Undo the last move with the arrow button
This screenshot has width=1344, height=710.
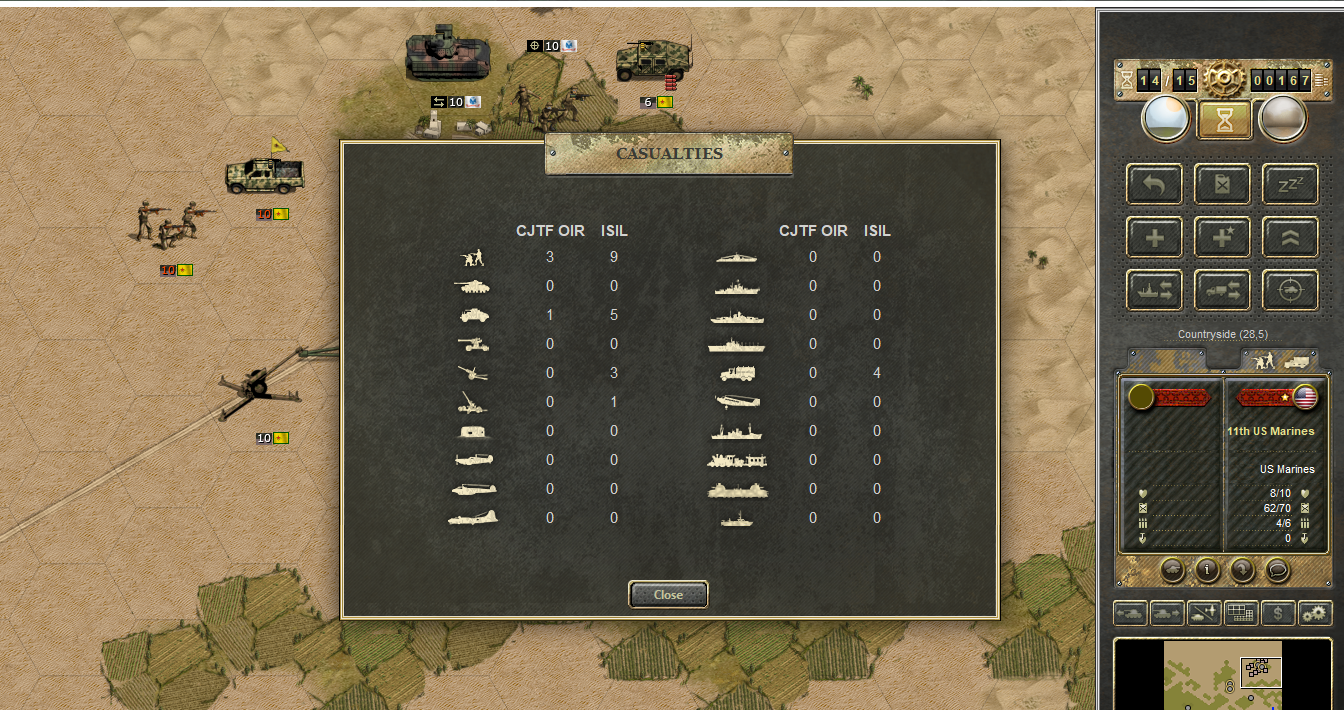coord(1155,185)
